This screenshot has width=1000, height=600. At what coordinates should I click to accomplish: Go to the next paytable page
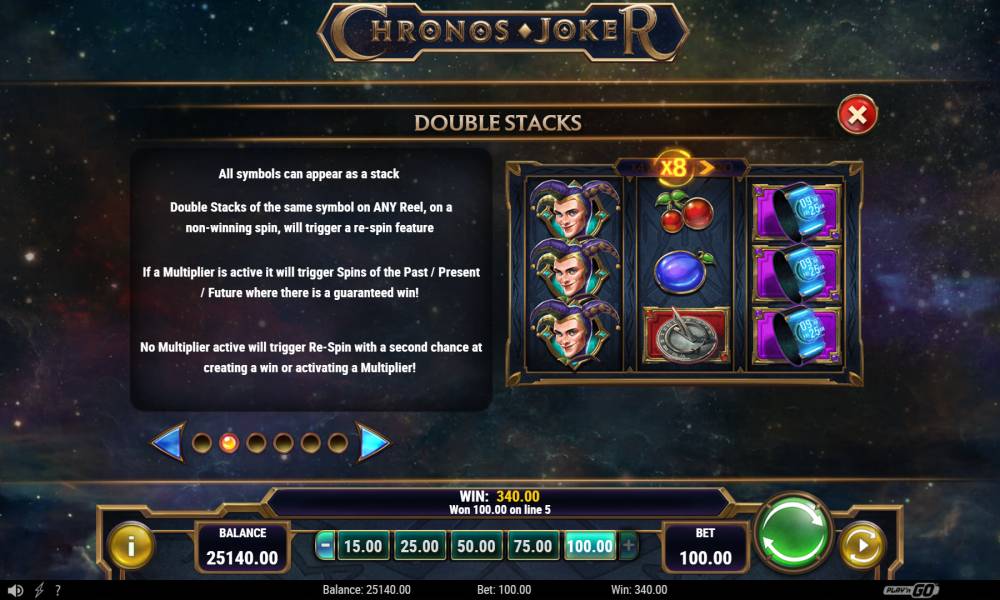[x=373, y=442]
